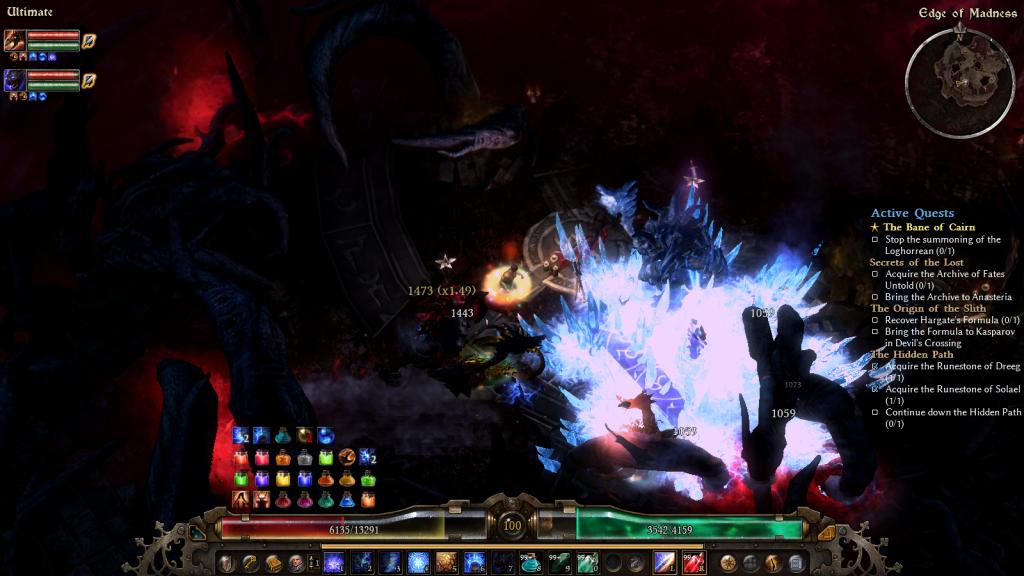Select The Bane of Cairn quest
The image size is (1024, 576).
[x=931, y=227]
